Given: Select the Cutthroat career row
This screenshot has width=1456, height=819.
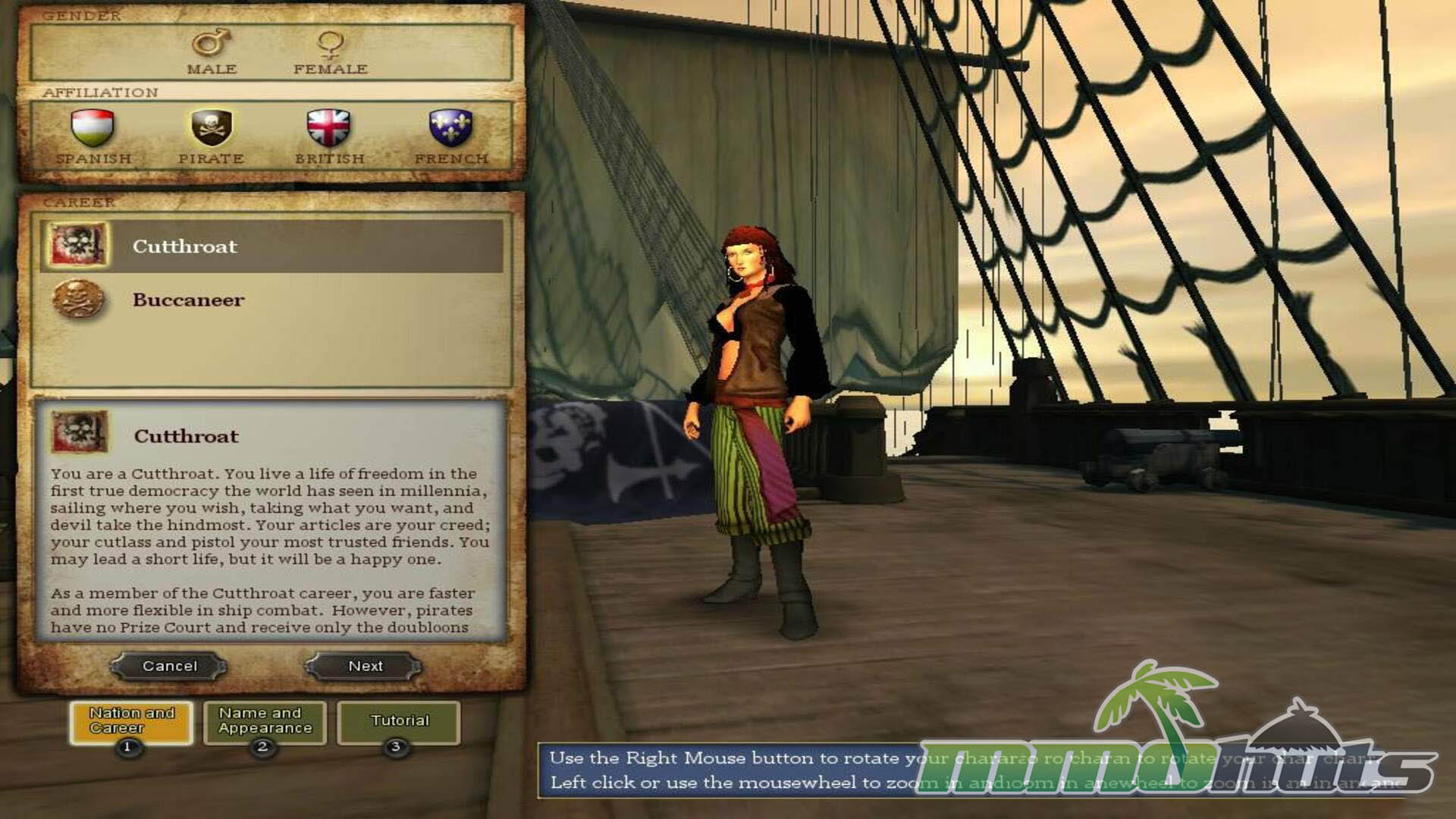Looking at the screenshot, I should pos(271,246).
